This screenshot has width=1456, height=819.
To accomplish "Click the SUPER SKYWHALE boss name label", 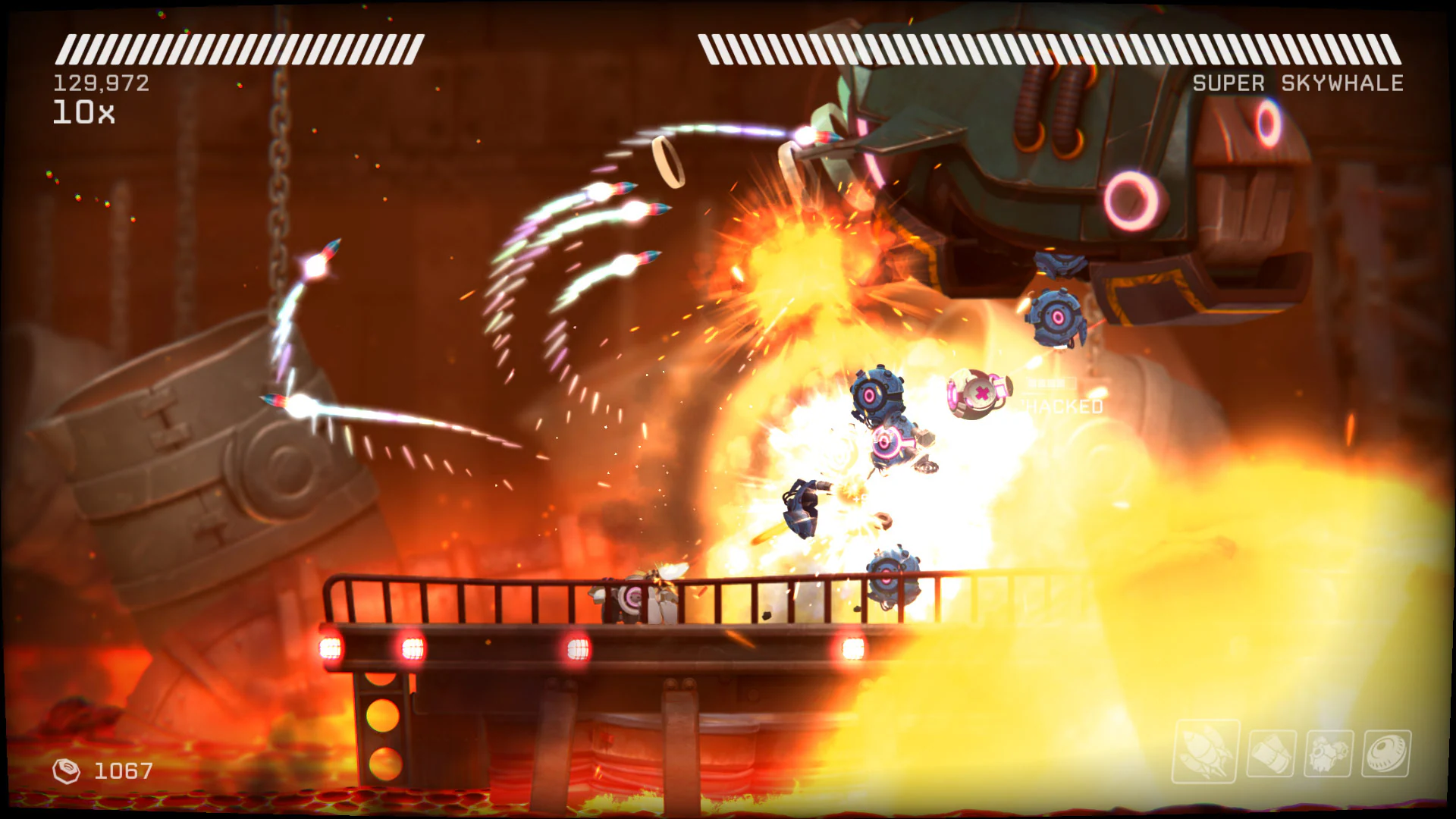I will (x=1298, y=83).
